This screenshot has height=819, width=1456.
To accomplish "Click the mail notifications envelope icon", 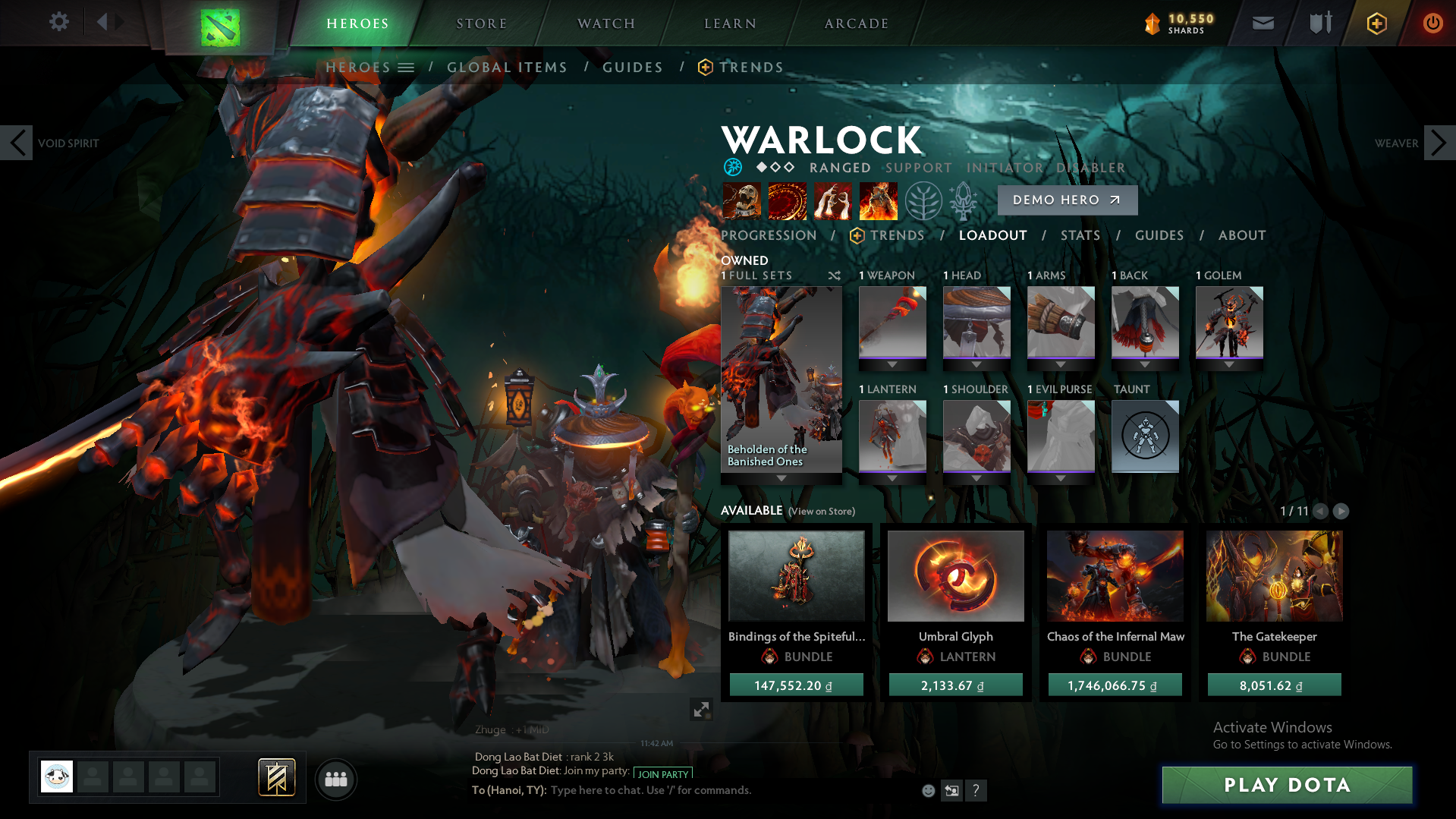I will pyautogui.click(x=1263, y=24).
